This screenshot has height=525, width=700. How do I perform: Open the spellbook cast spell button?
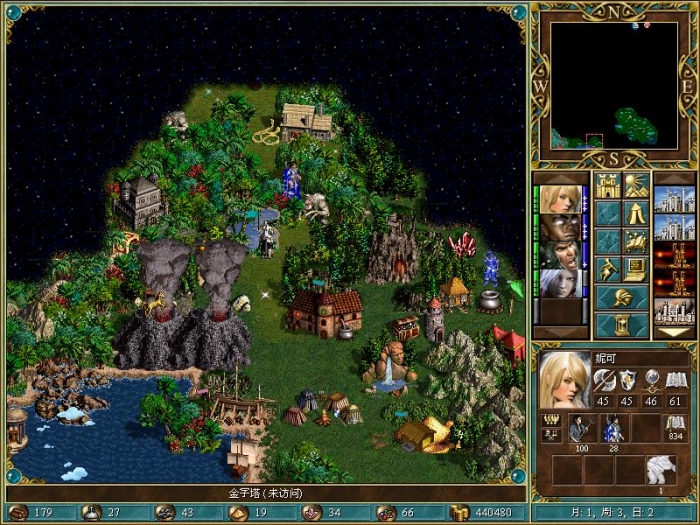(636, 240)
